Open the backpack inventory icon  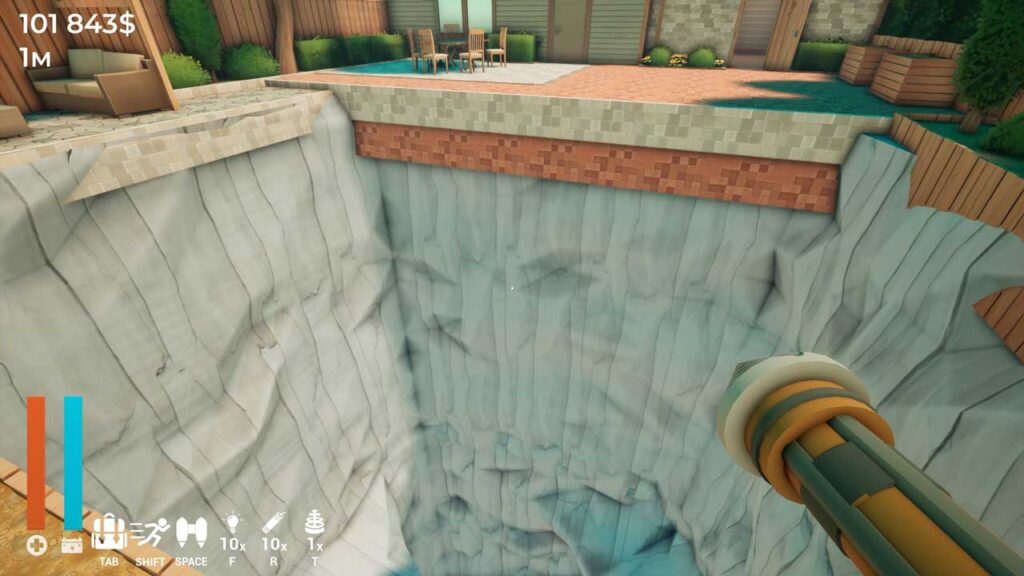[108, 531]
